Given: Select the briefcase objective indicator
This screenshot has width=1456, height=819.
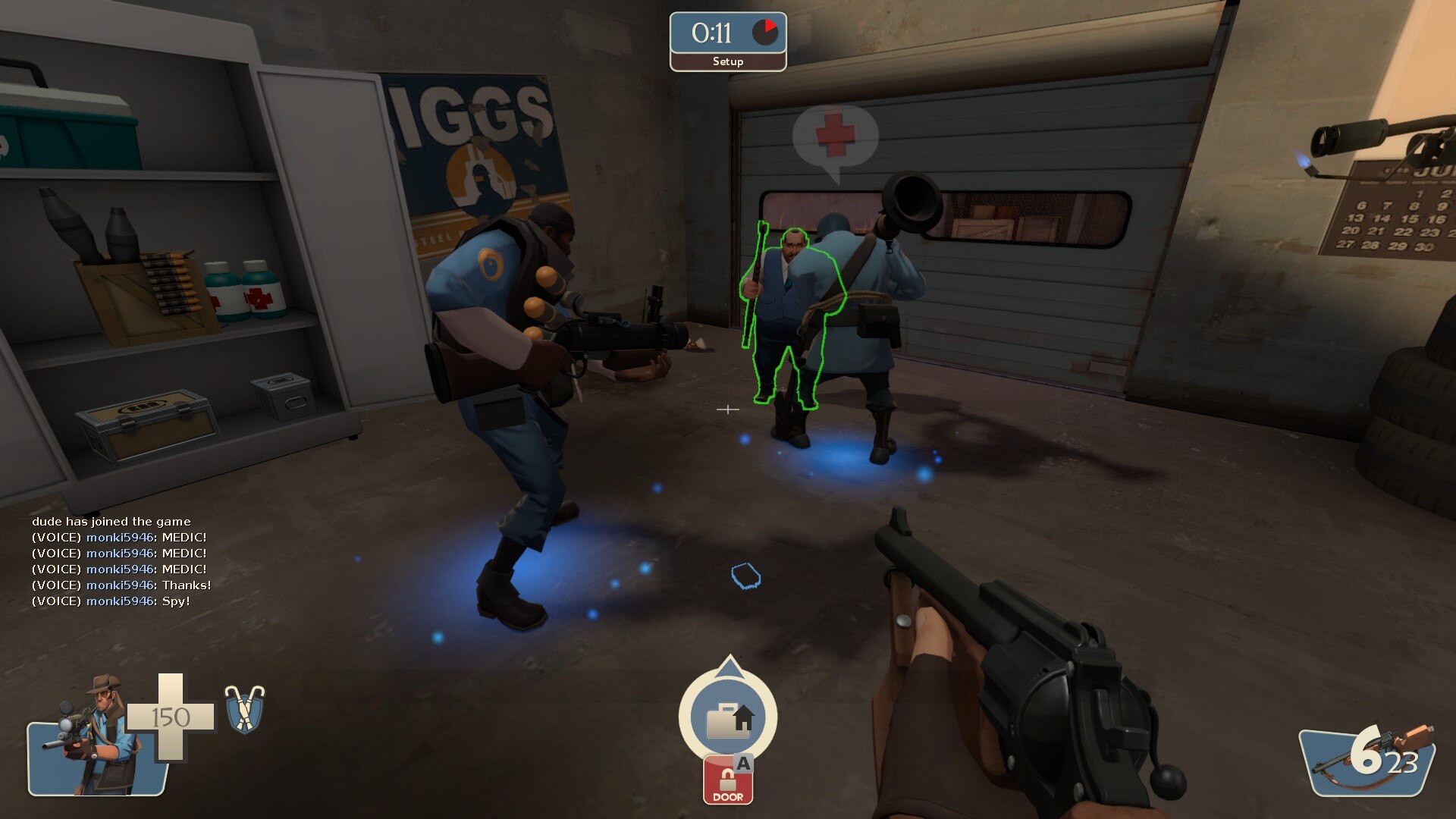Looking at the screenshot, I should pos(728,718).
